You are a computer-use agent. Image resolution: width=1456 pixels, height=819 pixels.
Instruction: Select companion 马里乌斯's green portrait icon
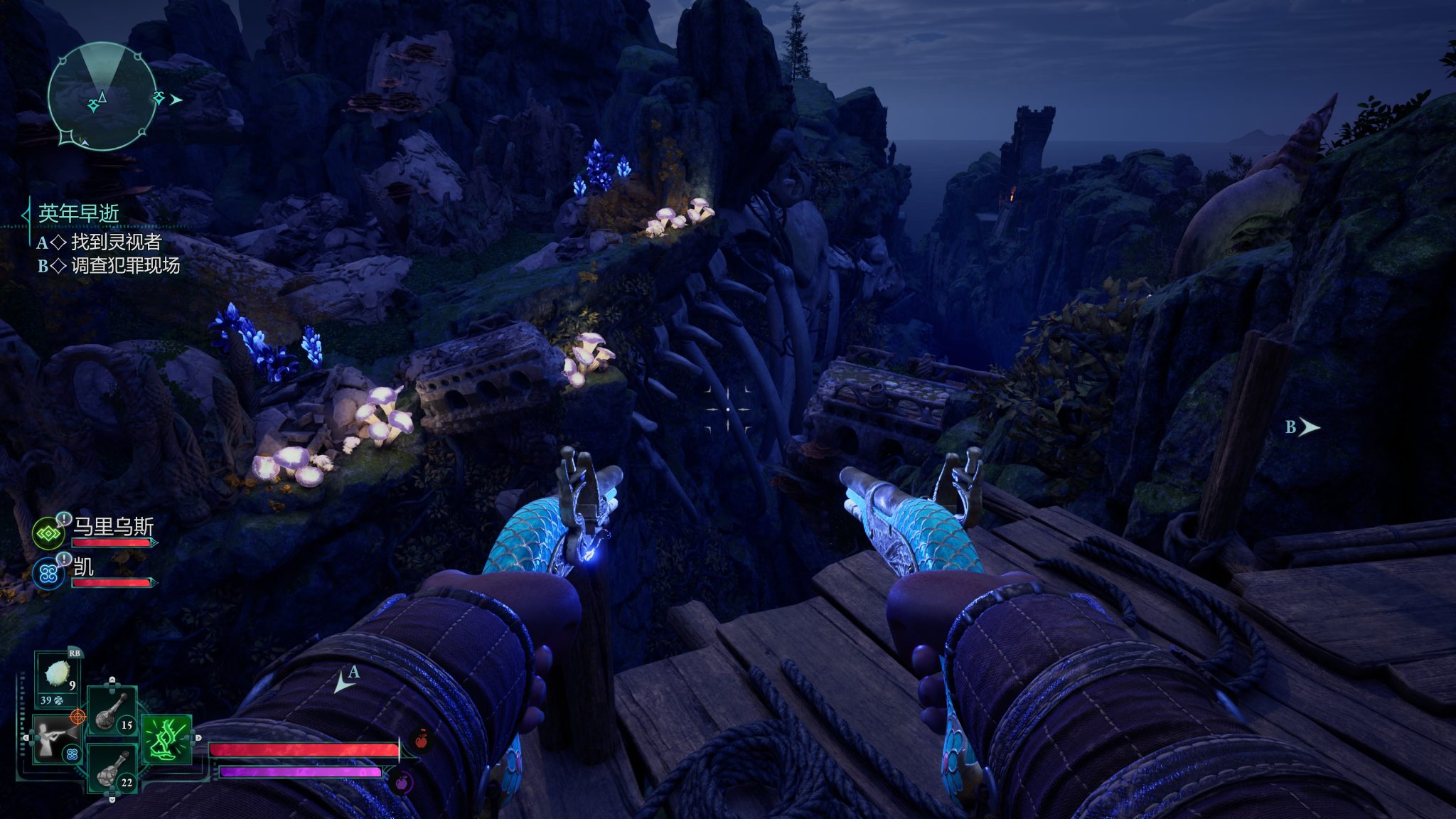coord(48,532)
